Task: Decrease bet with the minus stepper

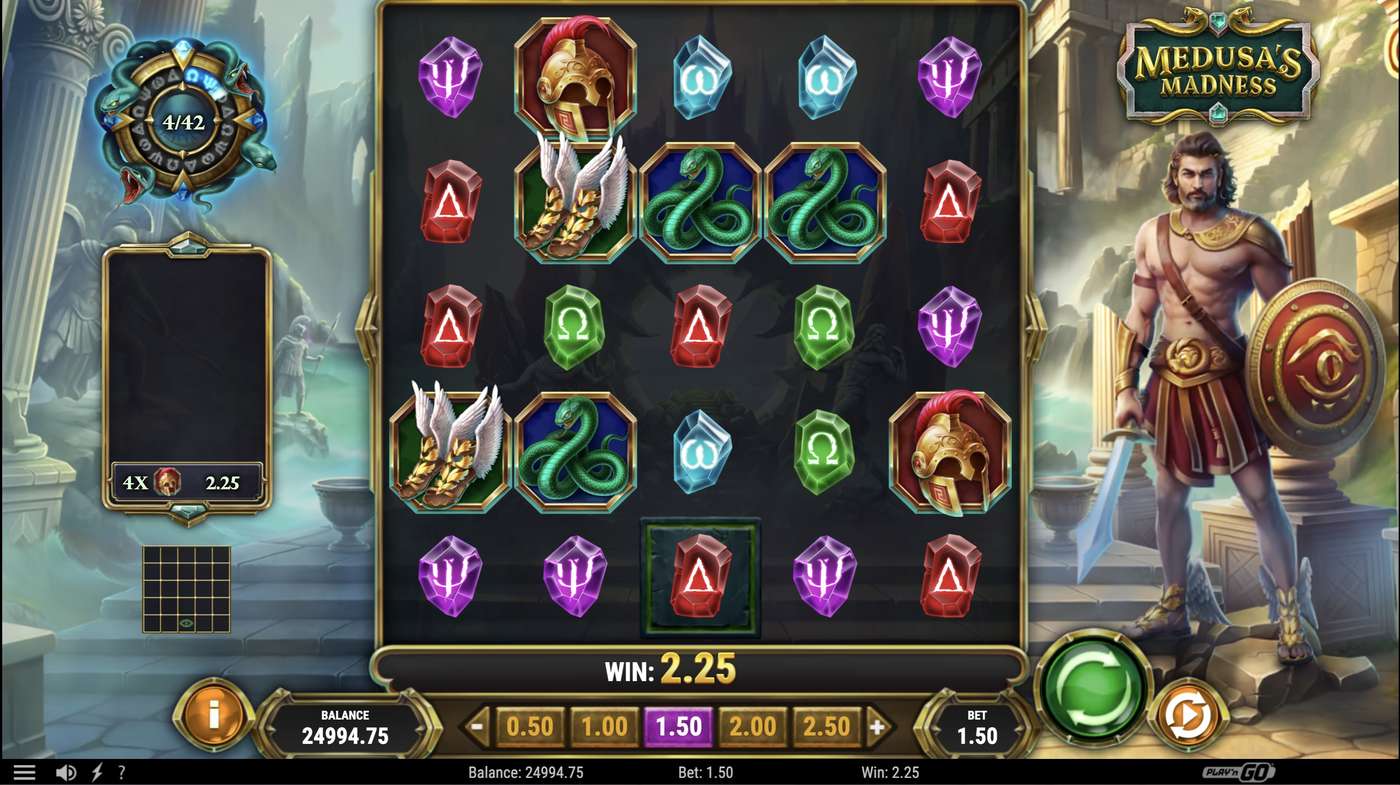Action: click(478, 728)
